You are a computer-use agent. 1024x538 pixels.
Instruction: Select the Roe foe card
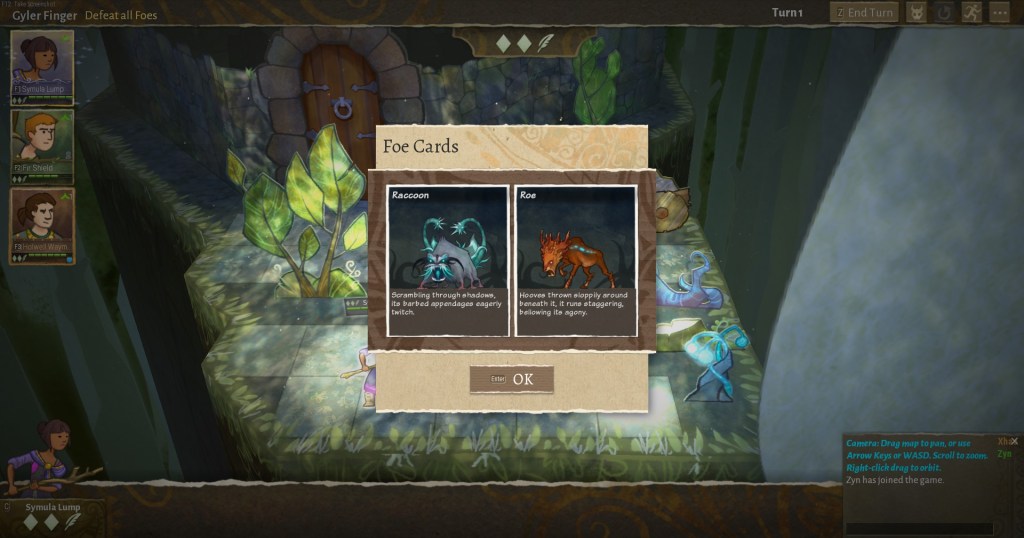coord(576,260)
